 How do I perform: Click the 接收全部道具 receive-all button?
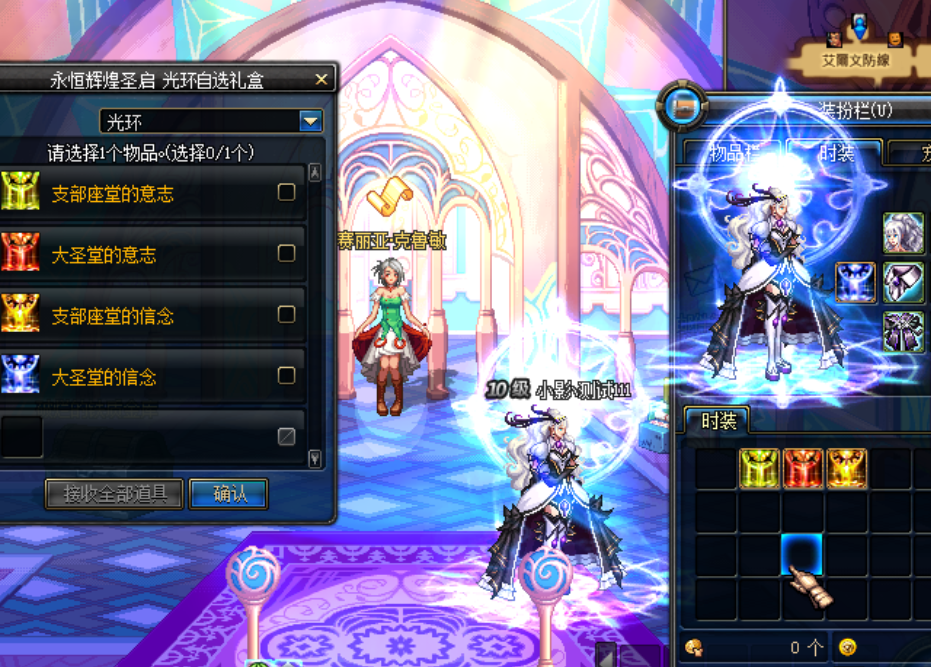coord(114,493)
